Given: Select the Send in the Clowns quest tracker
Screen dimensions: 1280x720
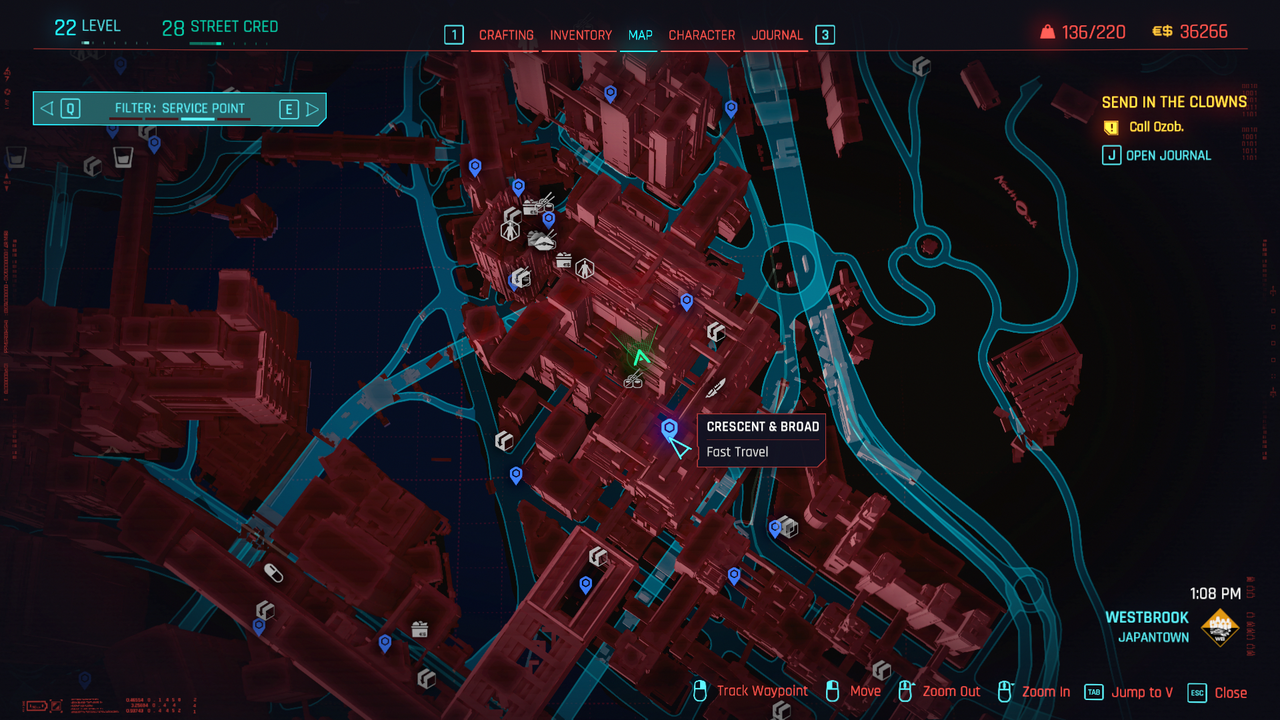Looking at the screenshot, I should tap(1174, 102).
